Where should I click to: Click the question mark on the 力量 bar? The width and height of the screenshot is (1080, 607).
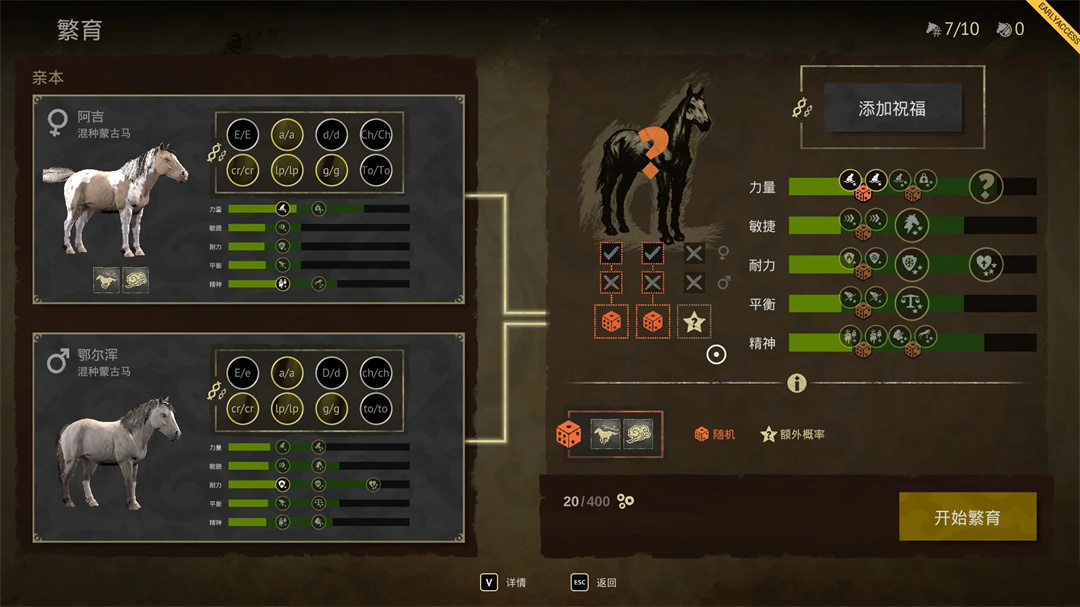click(x=986, y=186)
